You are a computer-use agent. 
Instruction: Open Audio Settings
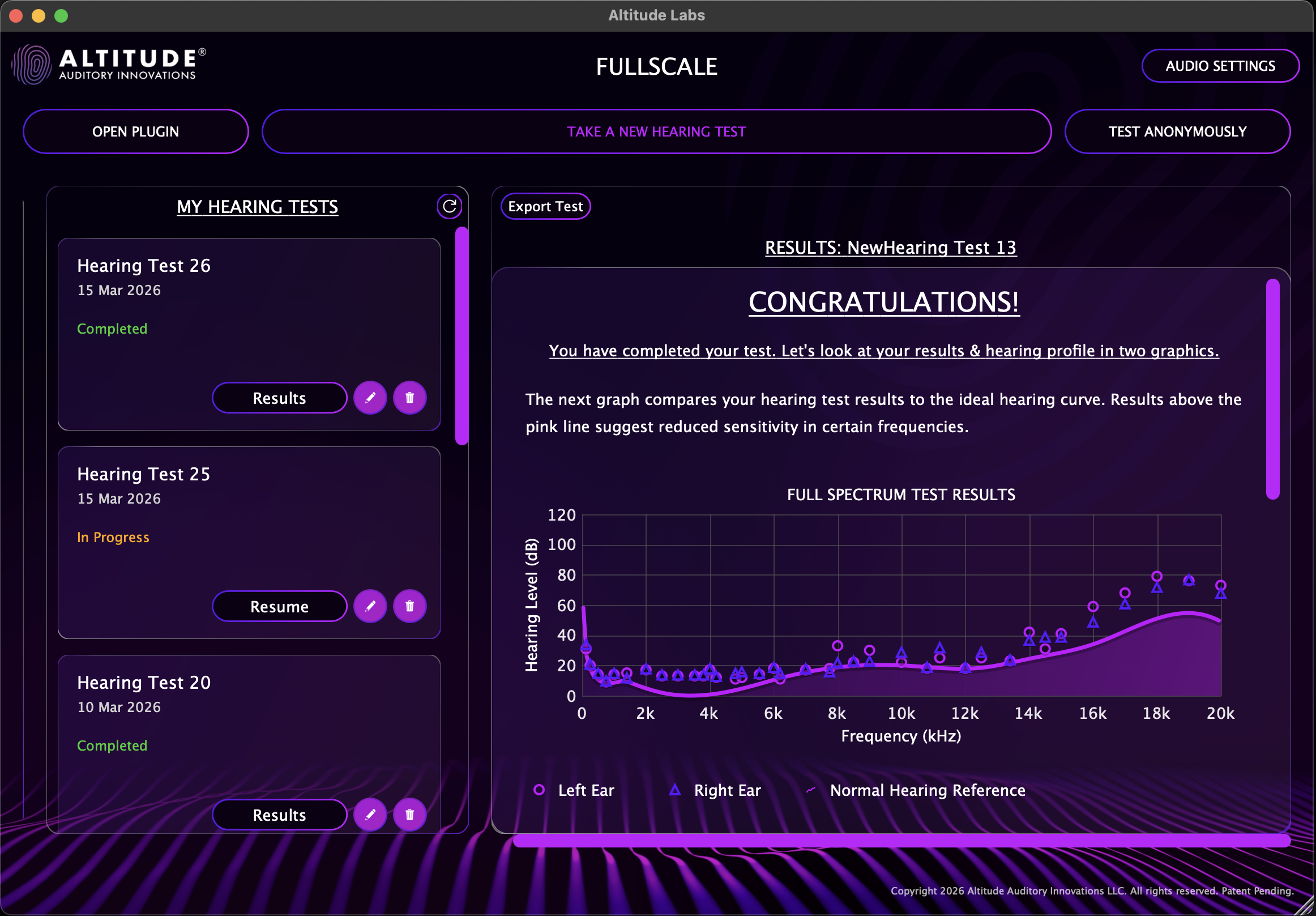[1220, 65]
